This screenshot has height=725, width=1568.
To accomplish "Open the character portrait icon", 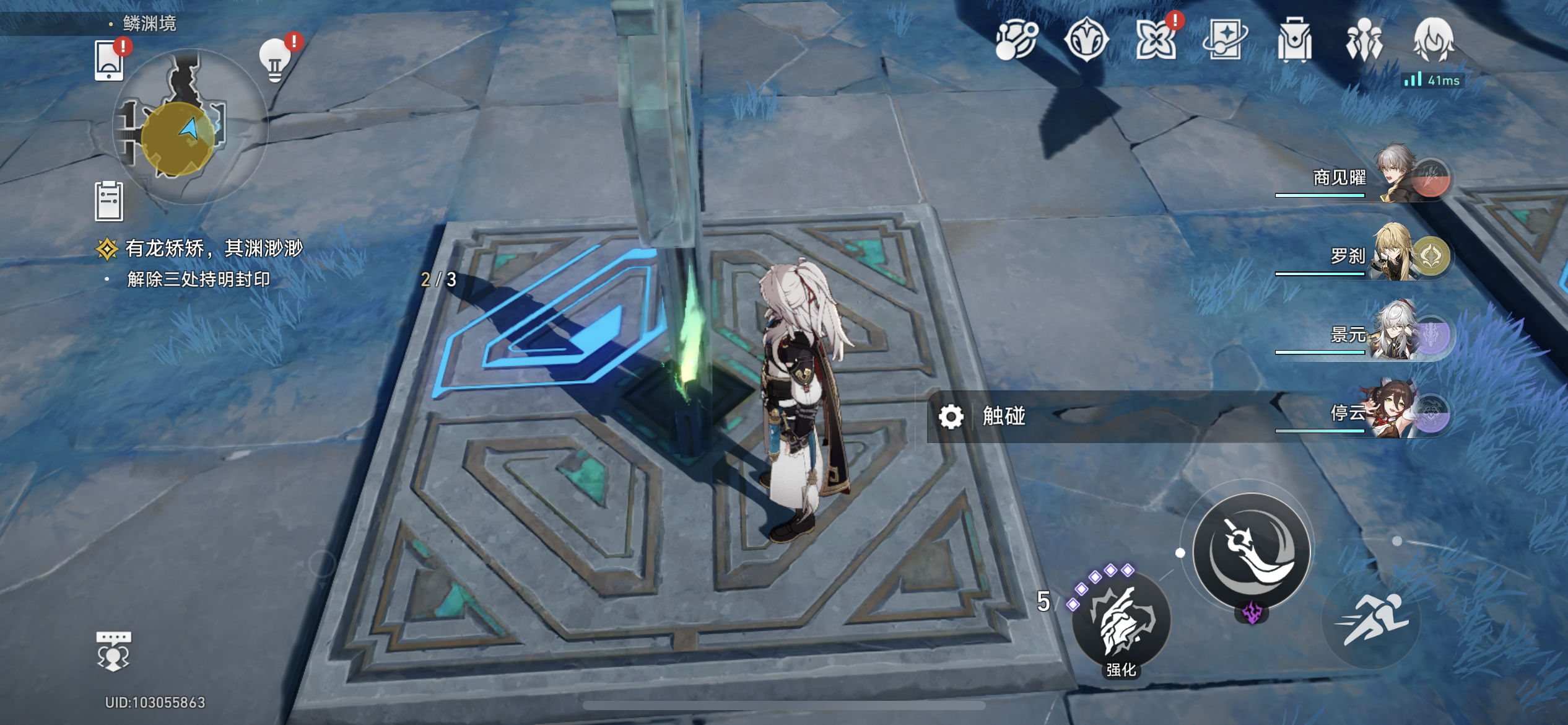I will 1433,40.
